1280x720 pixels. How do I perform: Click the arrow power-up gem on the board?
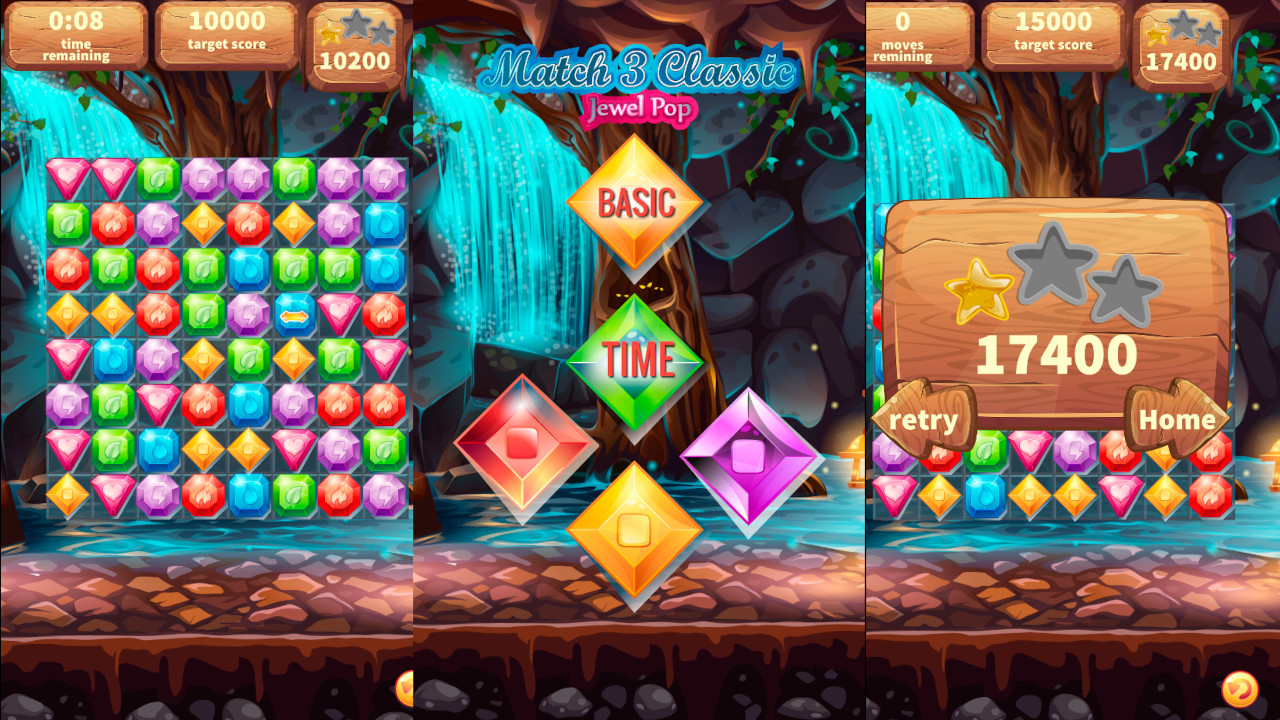(x=296, y=314)
